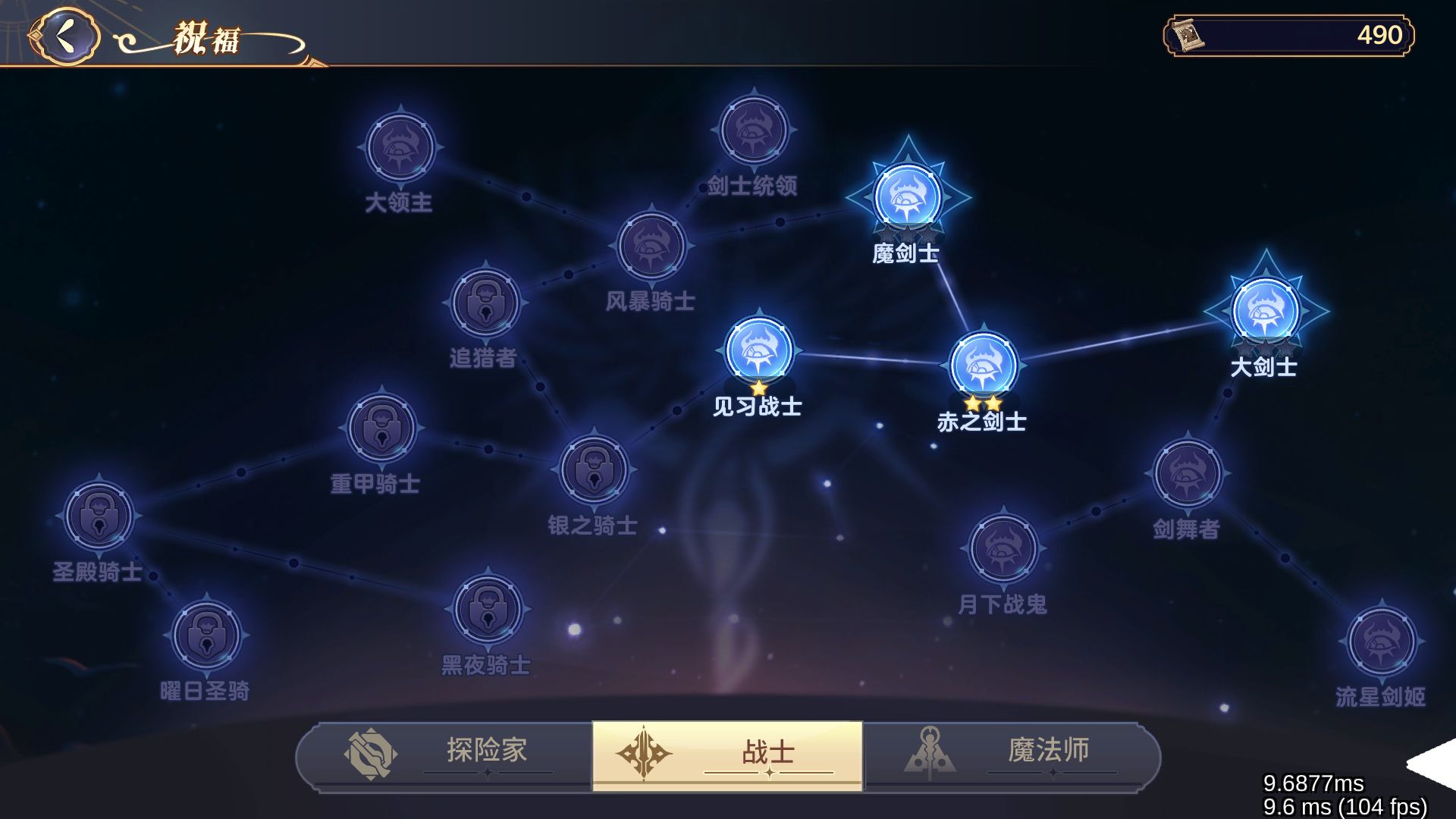Select the locked 圣殿骑士 node
The image size is (1456, 819).
coord(101,516)
